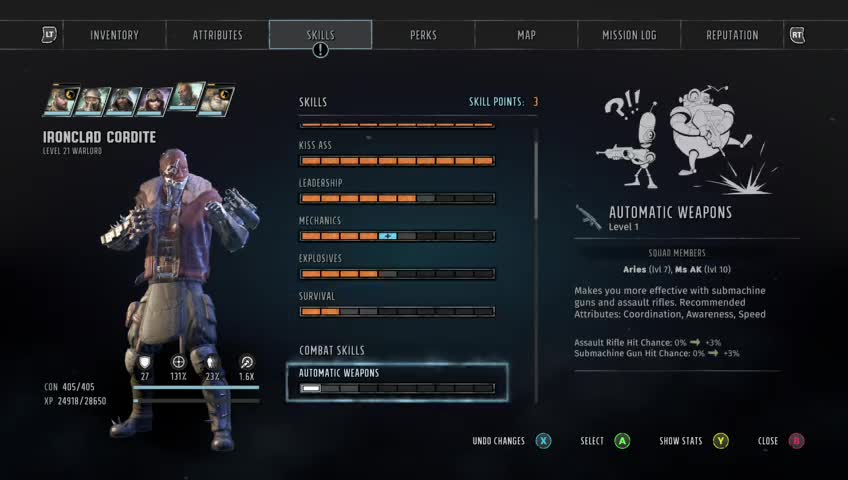Go to the Perks tab

coord(423,35)
